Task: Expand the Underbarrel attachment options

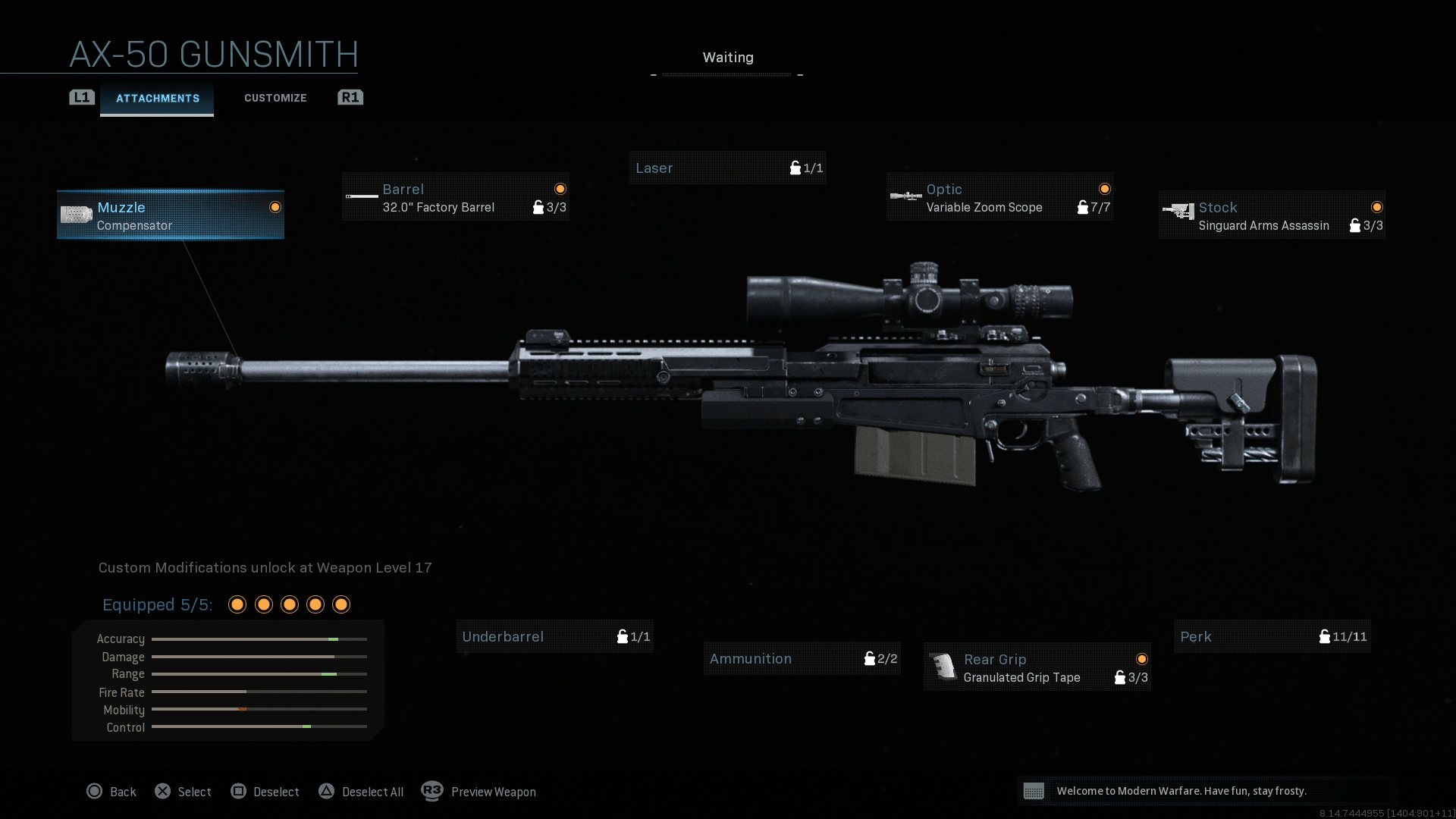Action: (554, 637)
